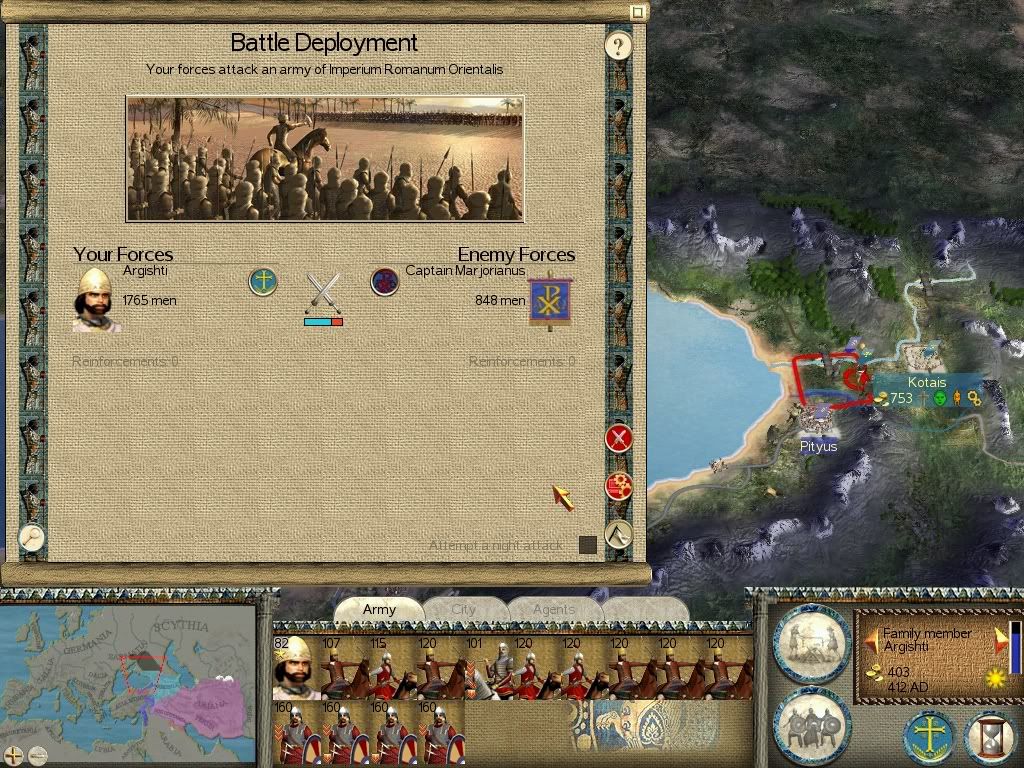Click the magnifying glass on the scroll
This screenshot has height=768, width=1024.
pos(32,537)
